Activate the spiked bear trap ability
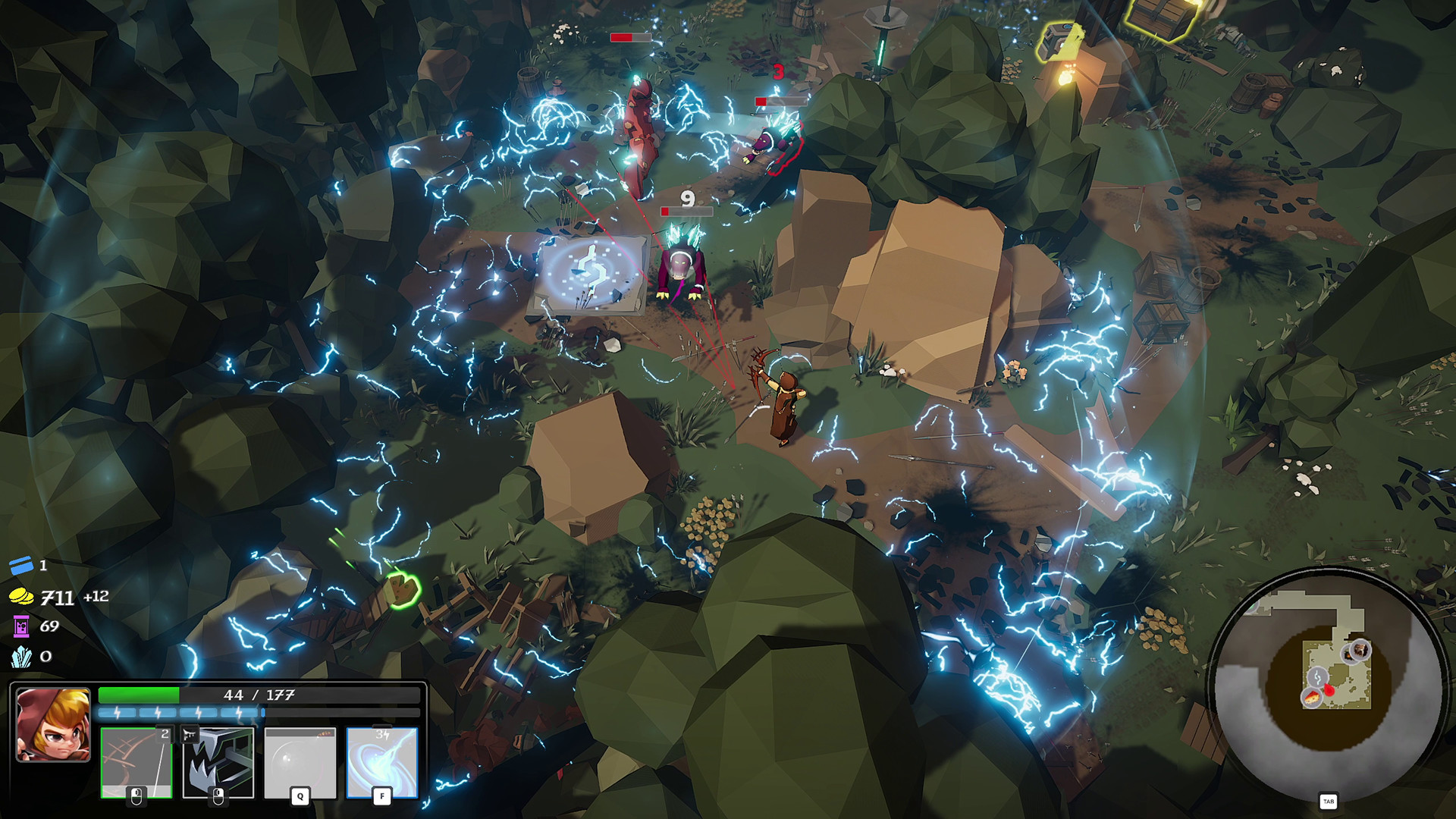Image resolution: width=1456 pixels, height=819 pixels. [x=218, y=761]
